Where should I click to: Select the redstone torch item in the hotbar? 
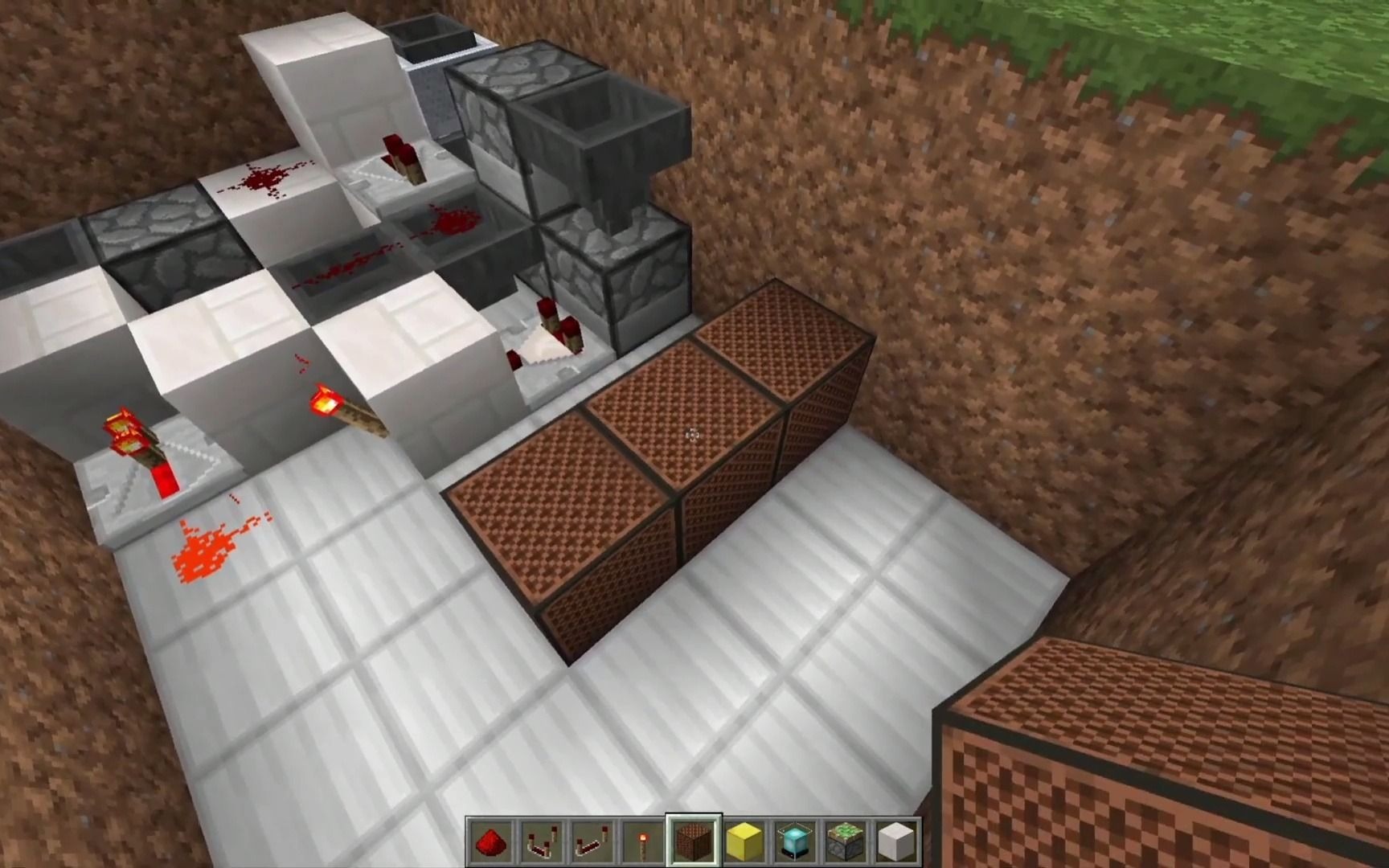click(x=642, y=844)
